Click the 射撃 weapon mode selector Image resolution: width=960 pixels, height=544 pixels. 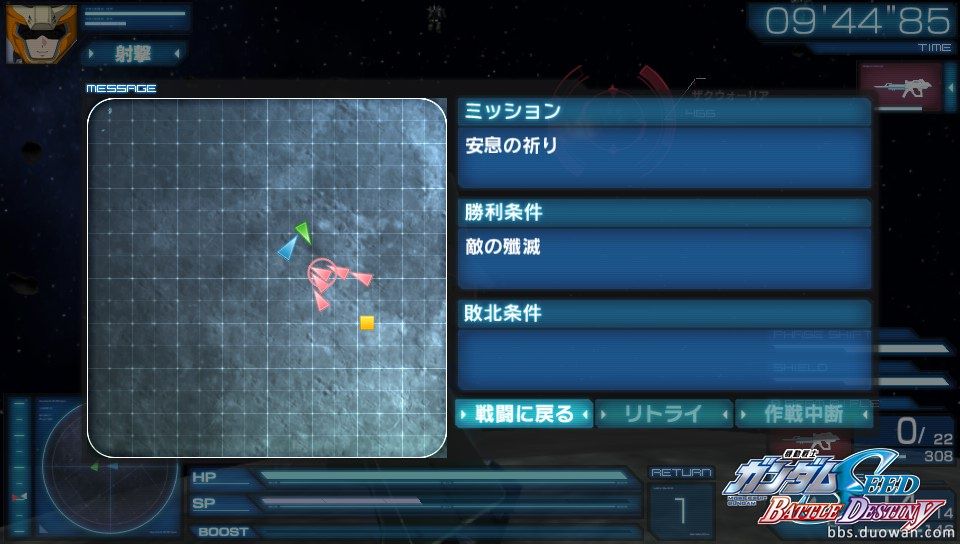click(134, 51)
